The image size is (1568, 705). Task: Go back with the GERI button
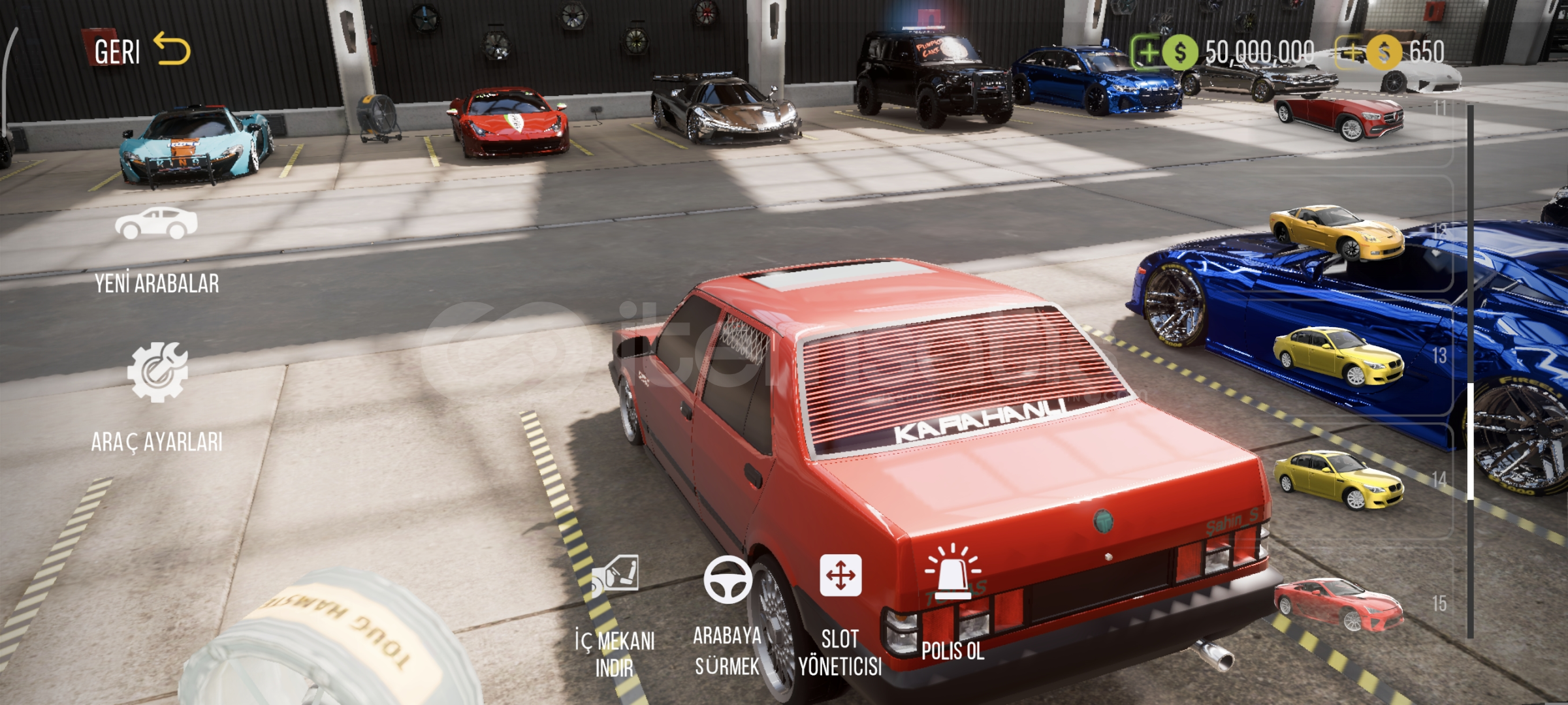coord(141,51)
